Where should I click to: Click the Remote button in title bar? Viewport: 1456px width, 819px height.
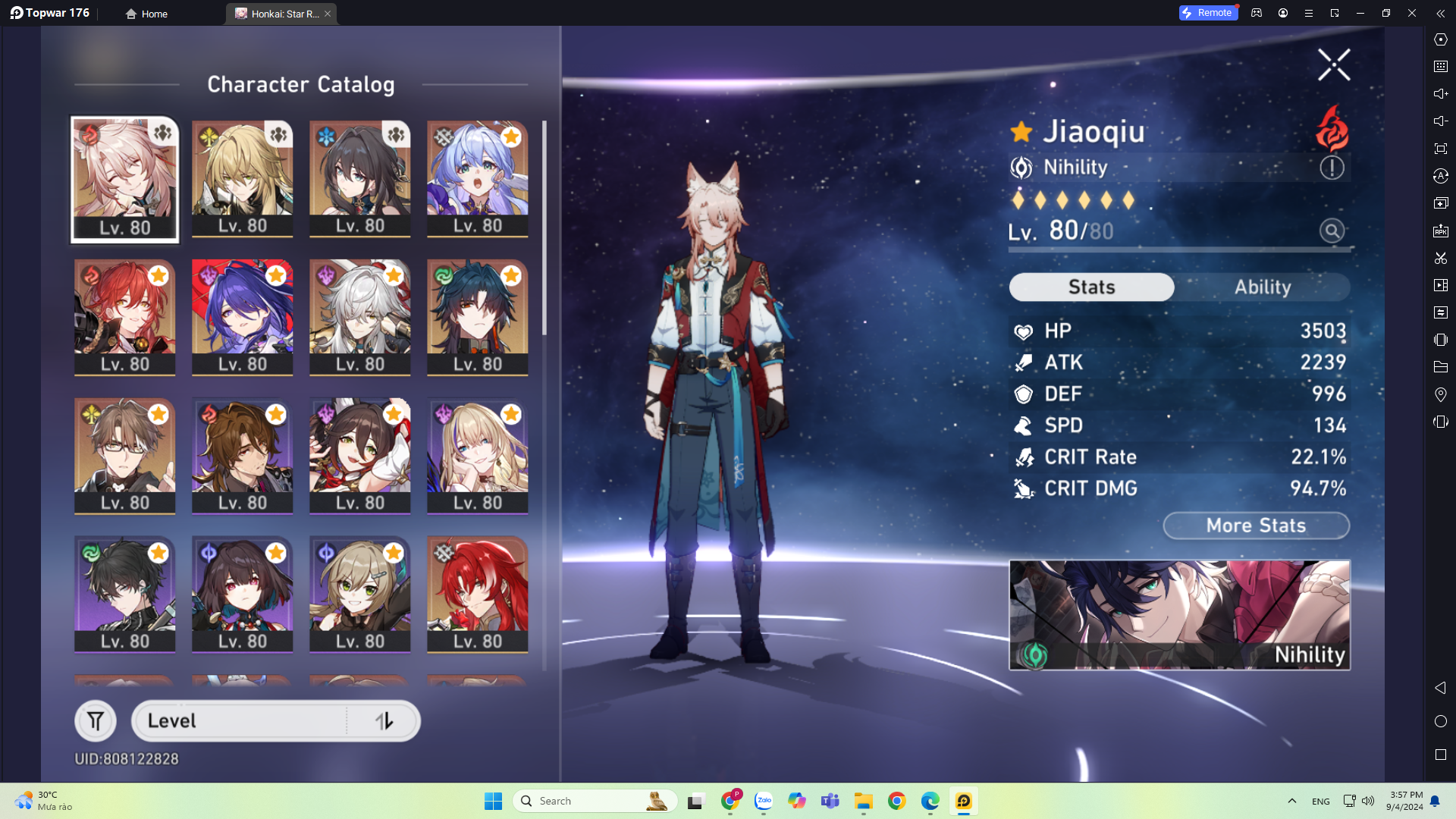1208,13
